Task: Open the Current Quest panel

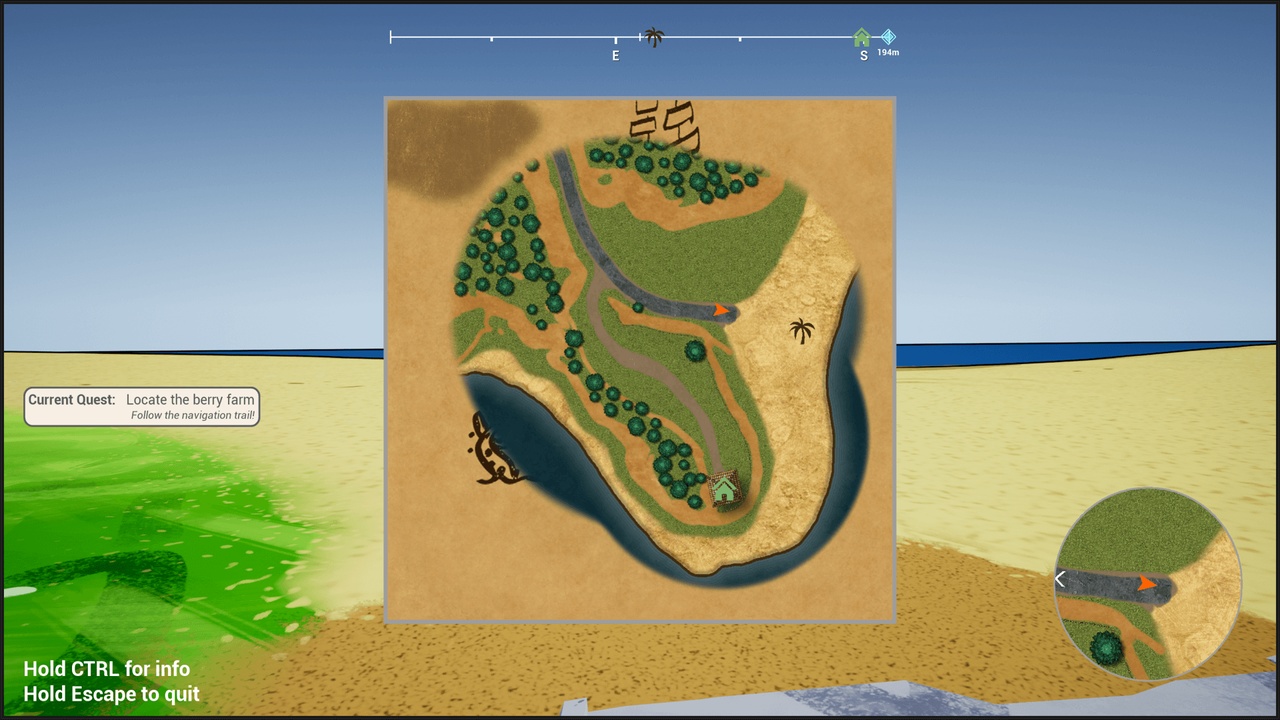Action: 141,406
